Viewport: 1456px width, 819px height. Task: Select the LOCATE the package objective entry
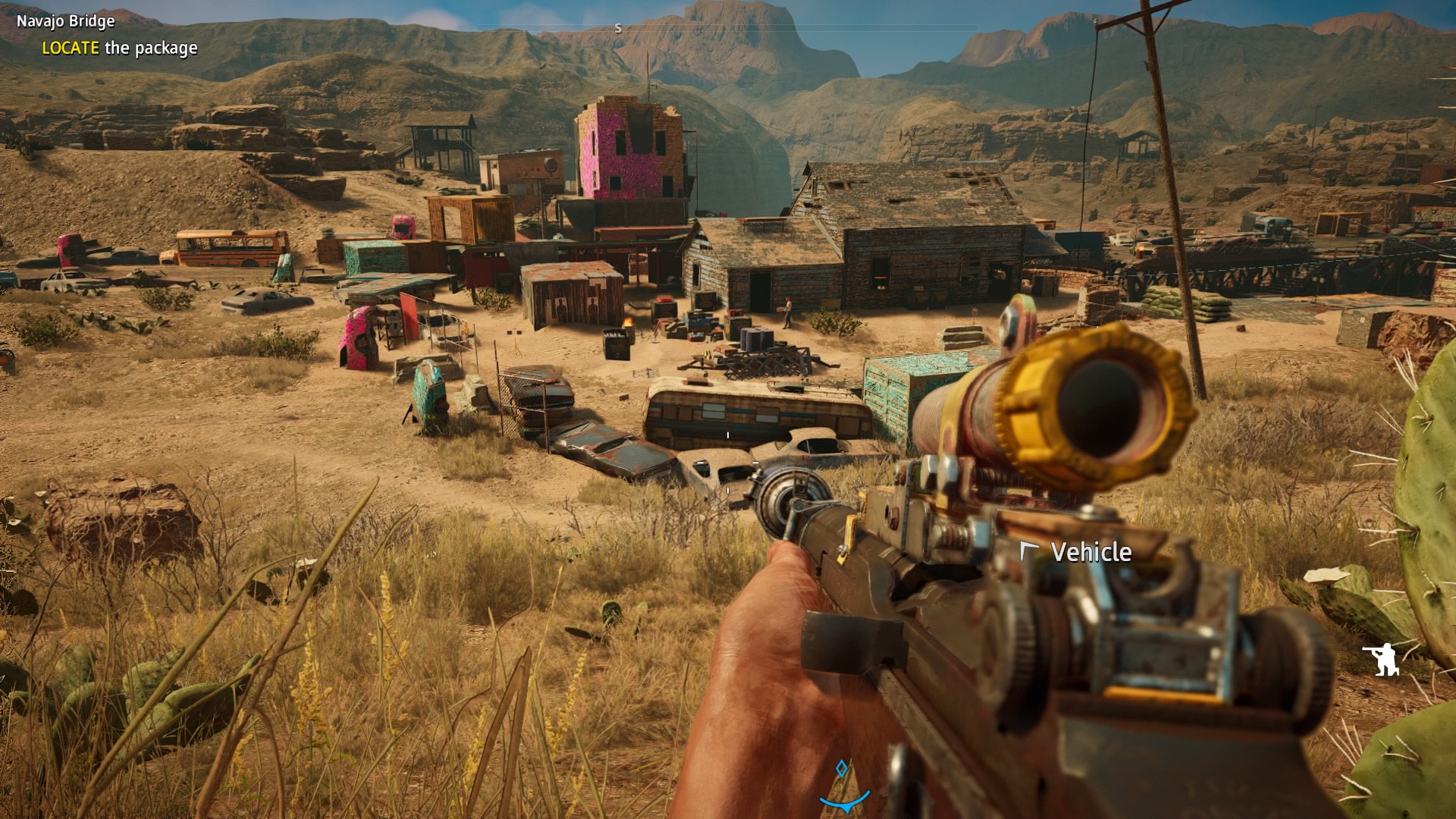pyautogui.click(x=121, y=48)
